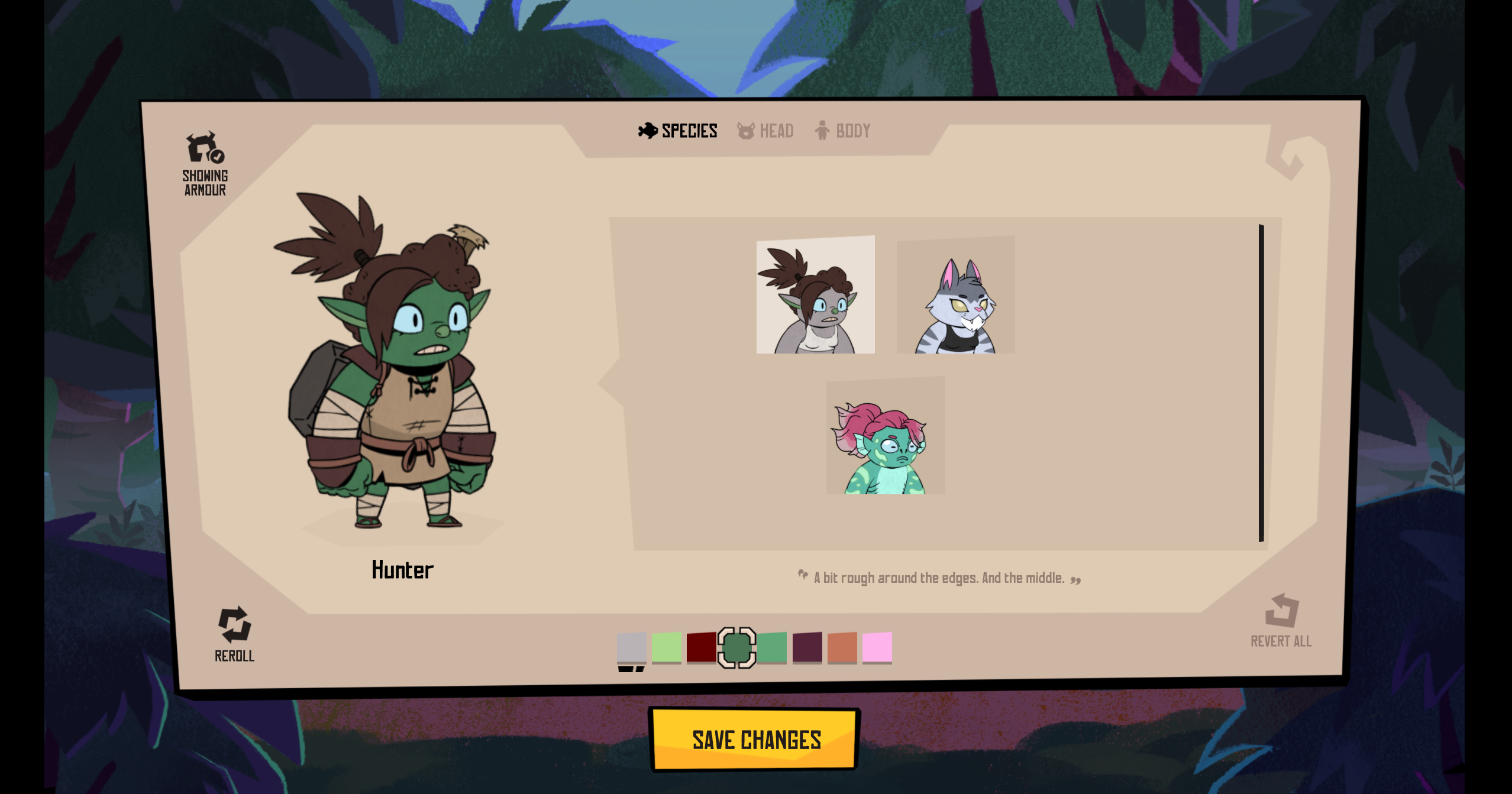Apply the dark purple colour swatch
1512x794 pixels.
click(x=807, y=647)
